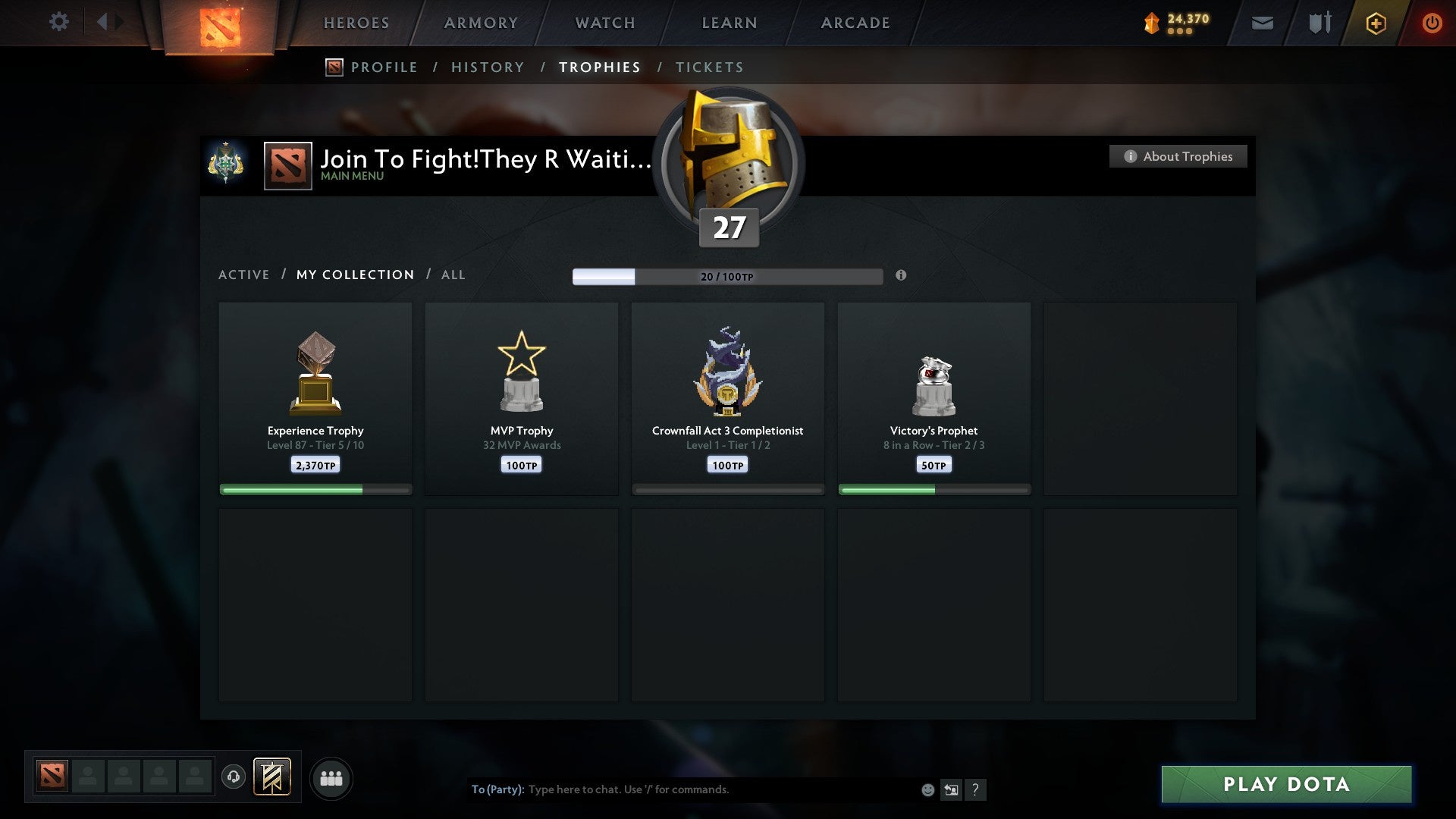Select the ALL trophies filter
1456x819 pixels.
453,275
